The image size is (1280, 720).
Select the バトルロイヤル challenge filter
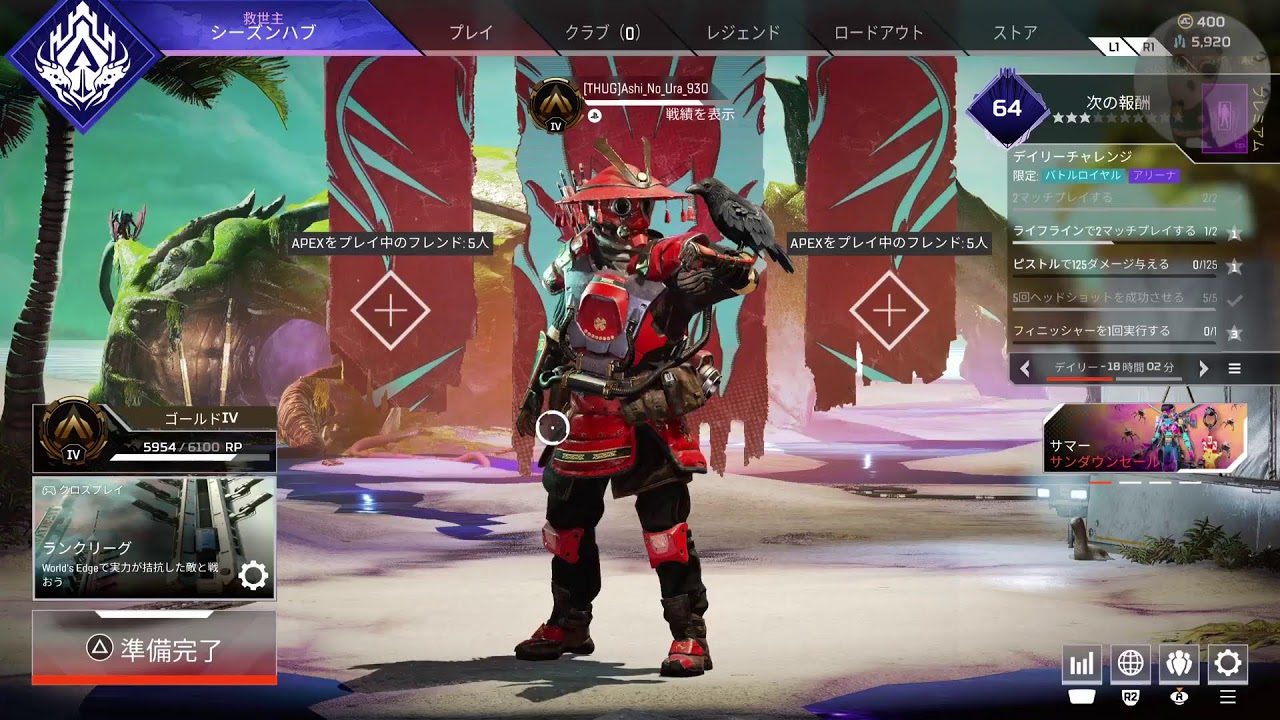(x=1084, y=175)
